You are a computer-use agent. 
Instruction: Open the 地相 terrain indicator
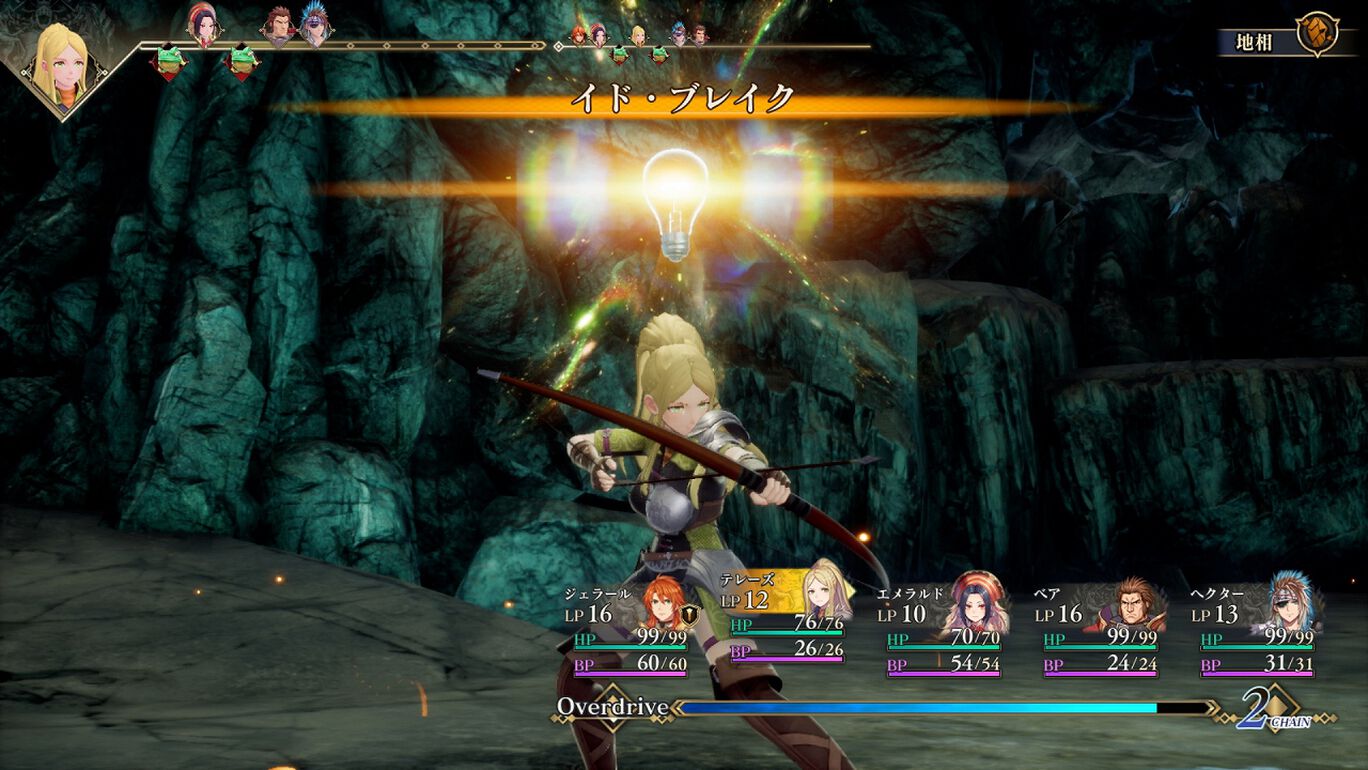tap(1284, 41)
